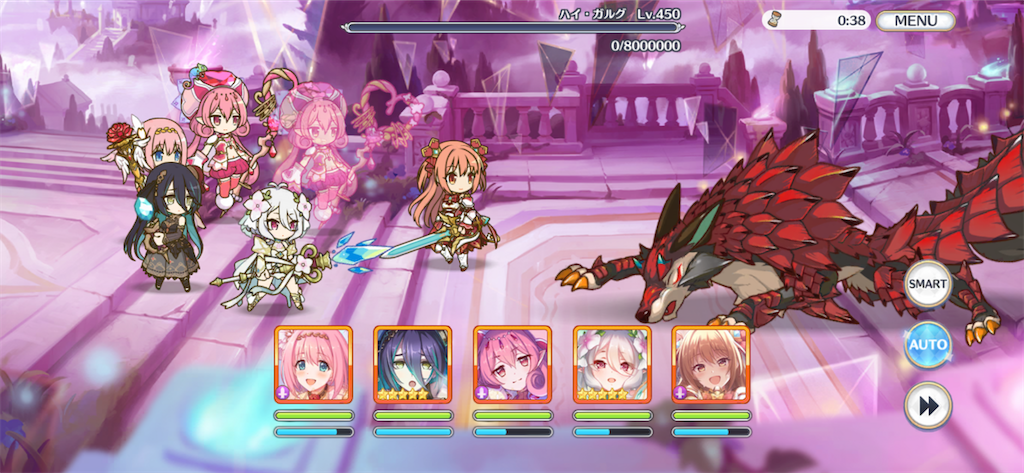Select the white-haired flower girl portrait

[x=611, y=364]
